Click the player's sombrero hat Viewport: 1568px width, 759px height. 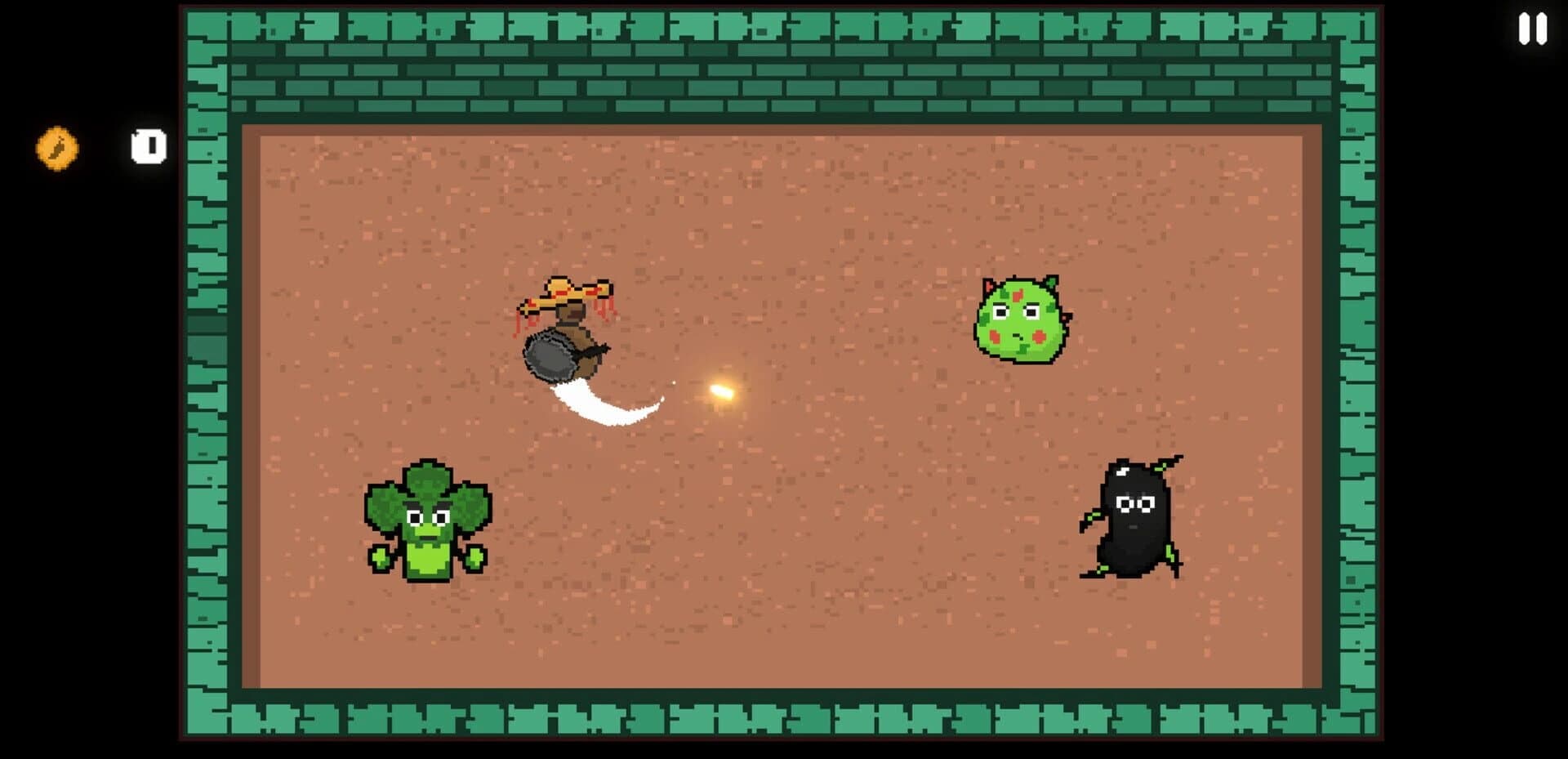coord(570,290)
